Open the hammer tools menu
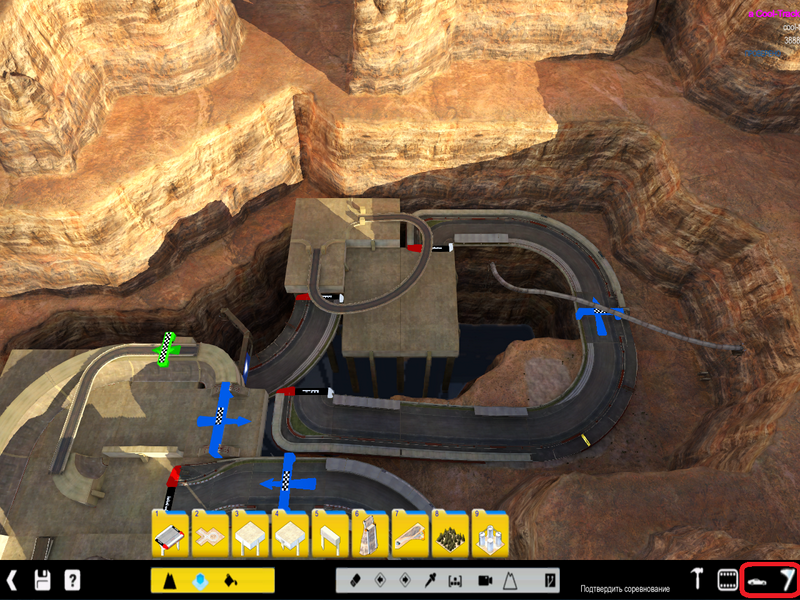 pos(698,580)
